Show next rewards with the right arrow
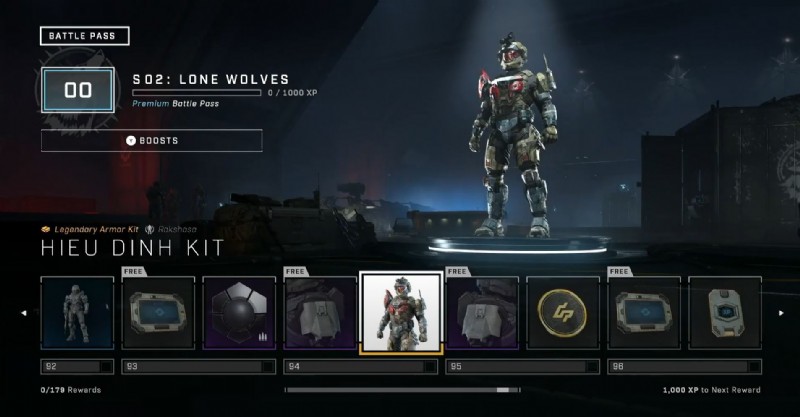The image size is (800, 417). (781, 313)
